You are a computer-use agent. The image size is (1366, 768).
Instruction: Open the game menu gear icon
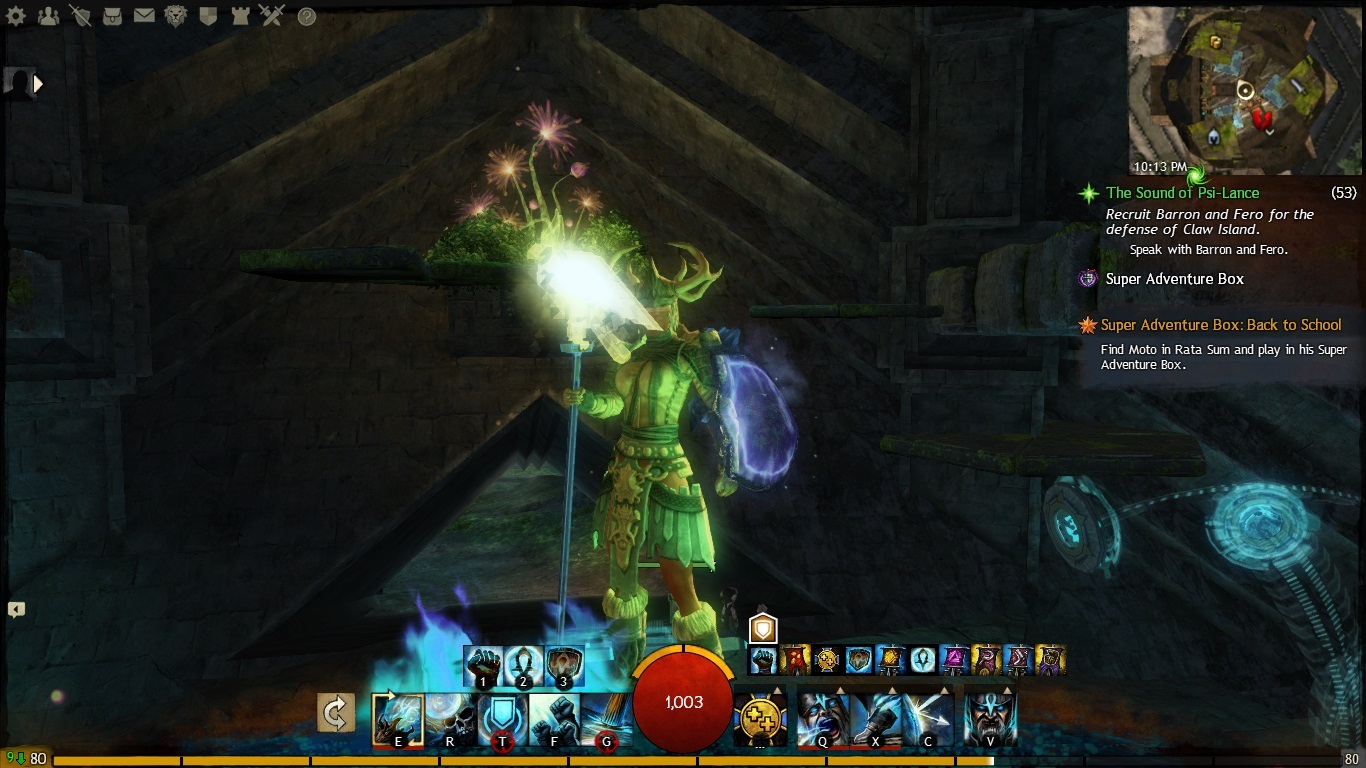point(16,16)
